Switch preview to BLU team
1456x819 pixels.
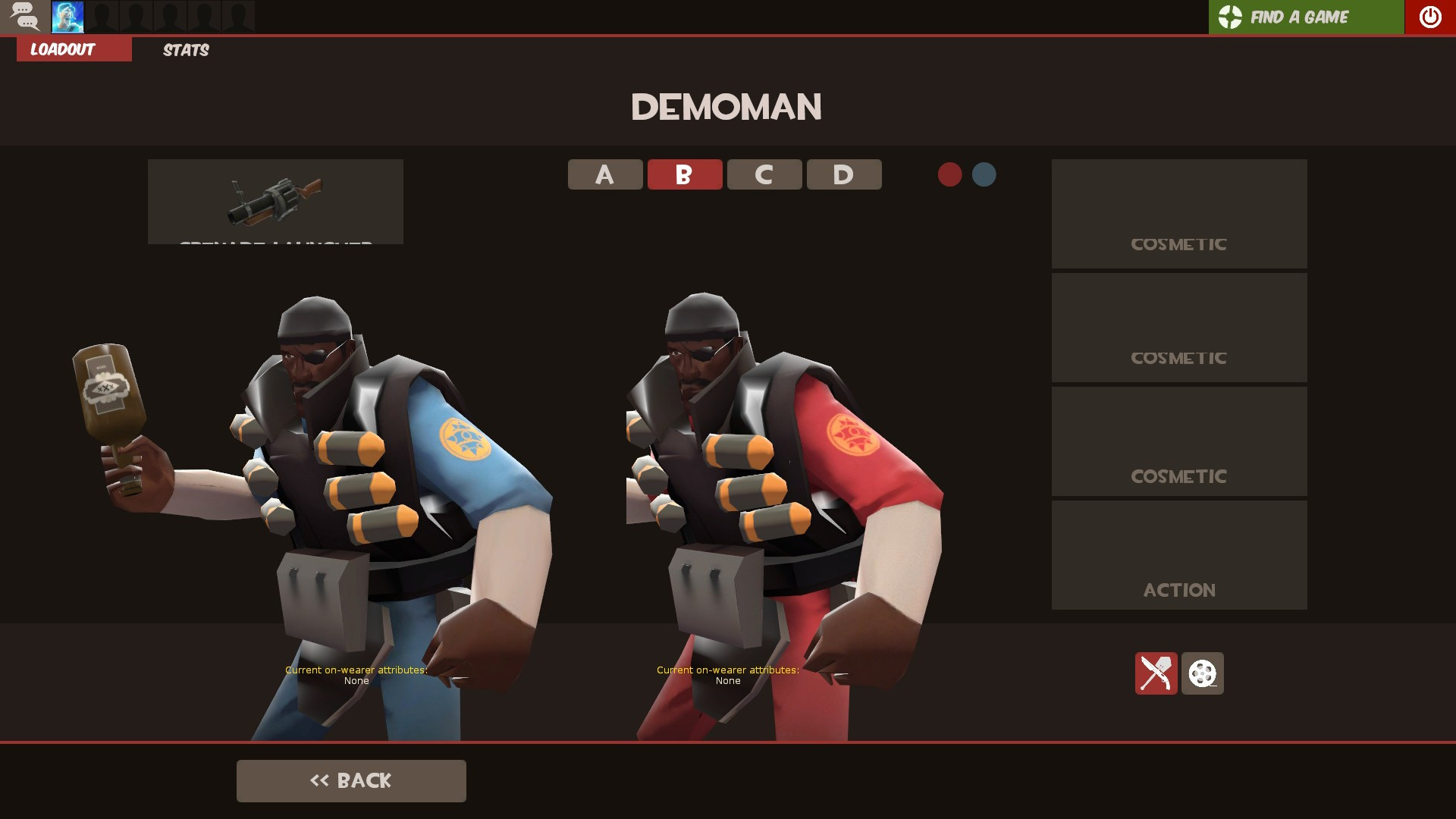pos(984,174)
